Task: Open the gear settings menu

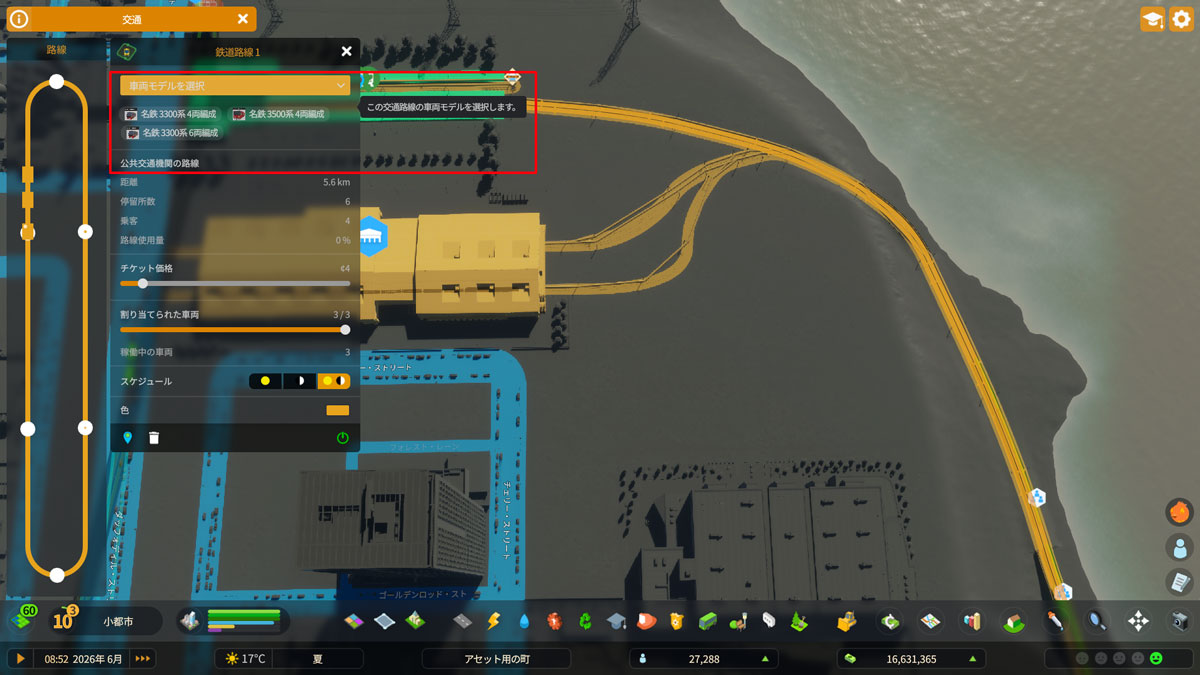Action: pos(1181,19)
